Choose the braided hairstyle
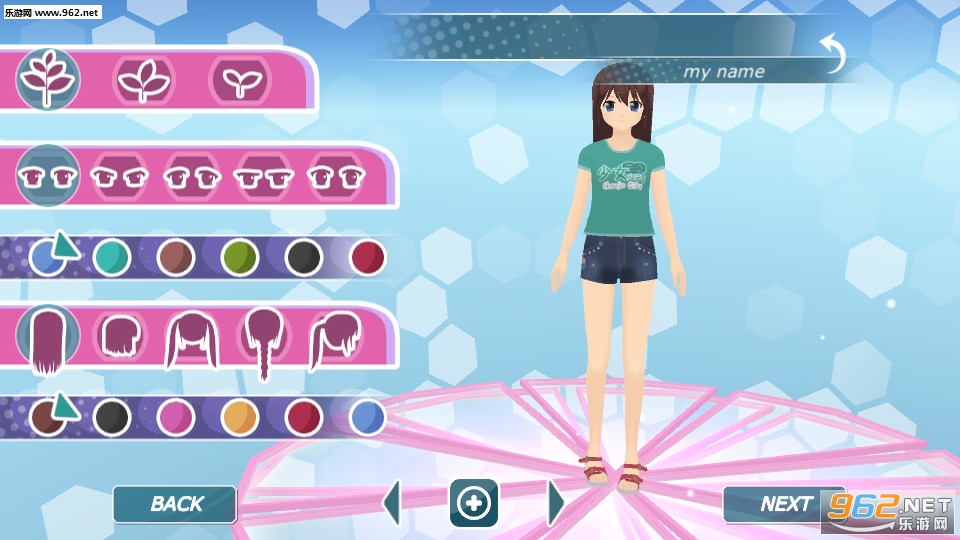Viewport: 960px width, 540px height. (x=263, y=340)
